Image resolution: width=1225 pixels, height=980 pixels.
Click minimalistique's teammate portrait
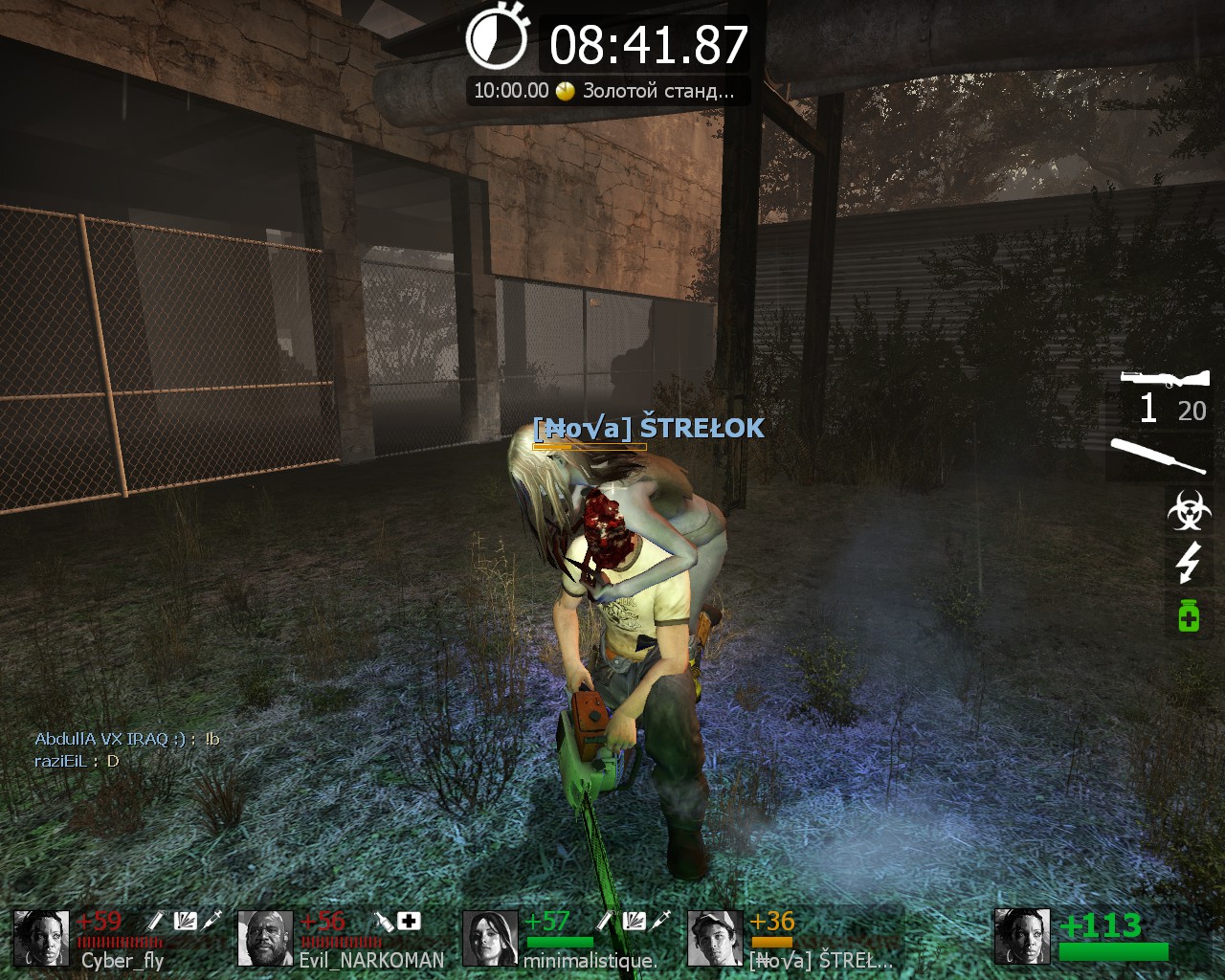[x=490, y=938]
